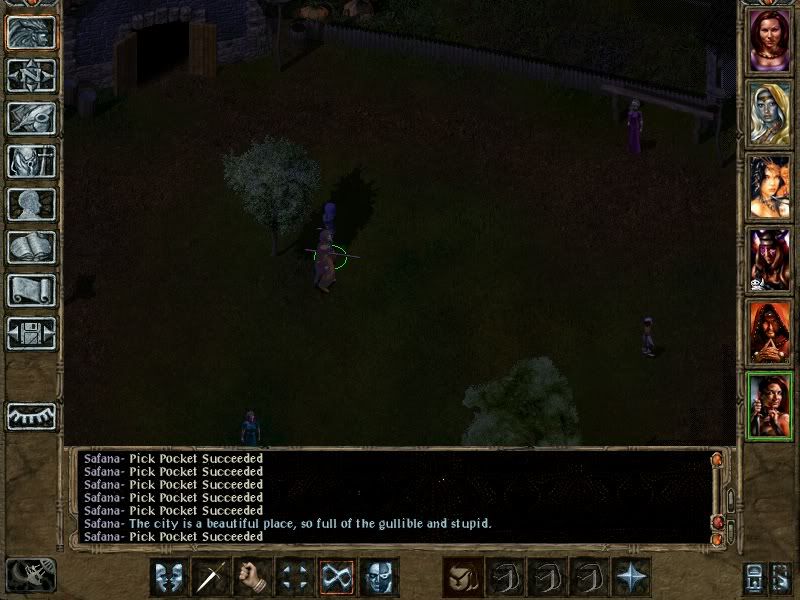
Task: Return to game view with top sidebar button
Action: click(x=31, y=32)
